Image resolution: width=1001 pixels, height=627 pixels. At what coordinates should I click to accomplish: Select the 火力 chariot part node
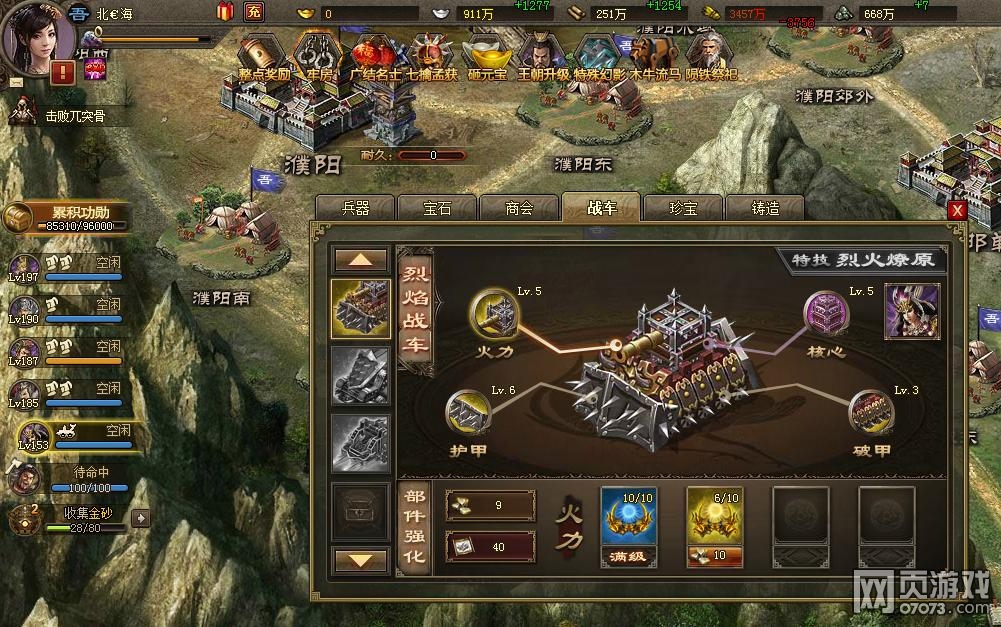[494, 314]
